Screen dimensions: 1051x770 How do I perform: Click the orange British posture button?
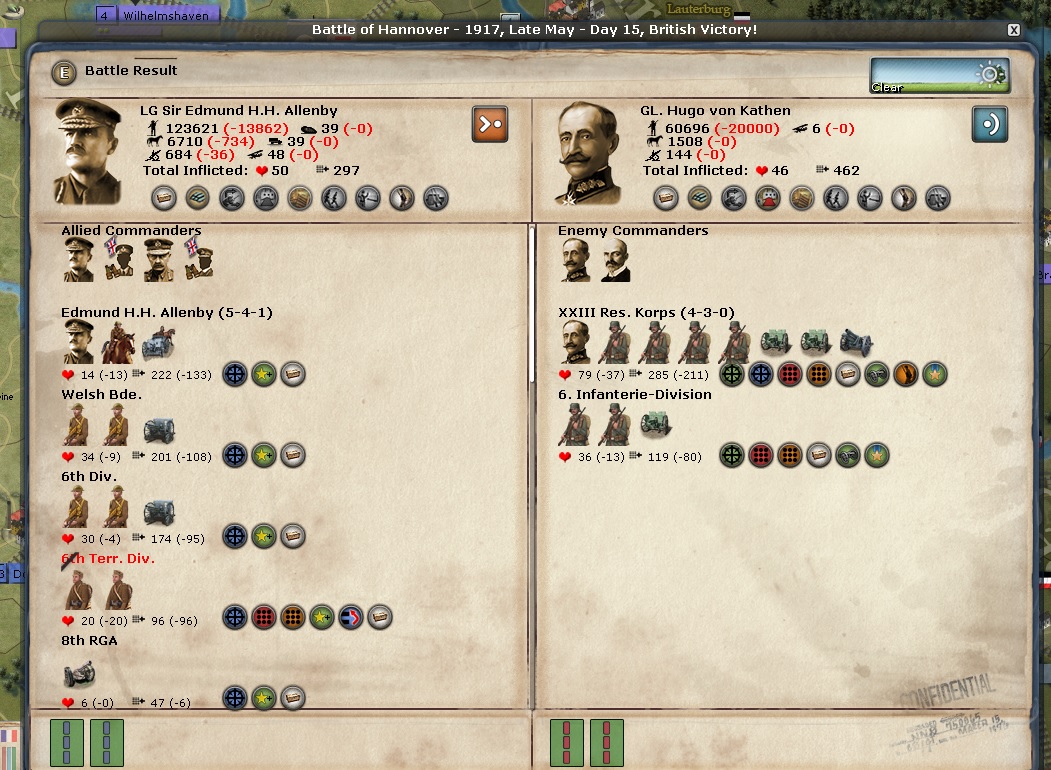[490, 124]
